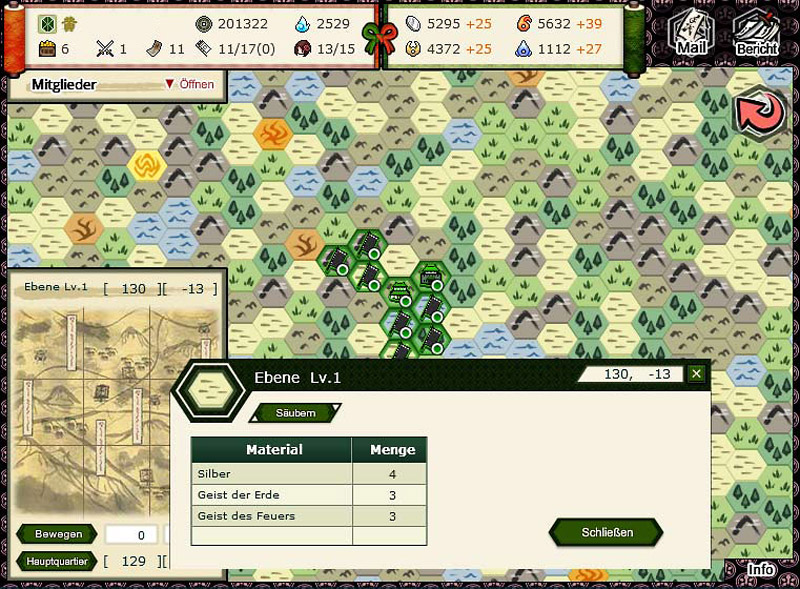Close the Ebene Lv.1 dialog with X
800x589 pixels.
click(697, 374)
